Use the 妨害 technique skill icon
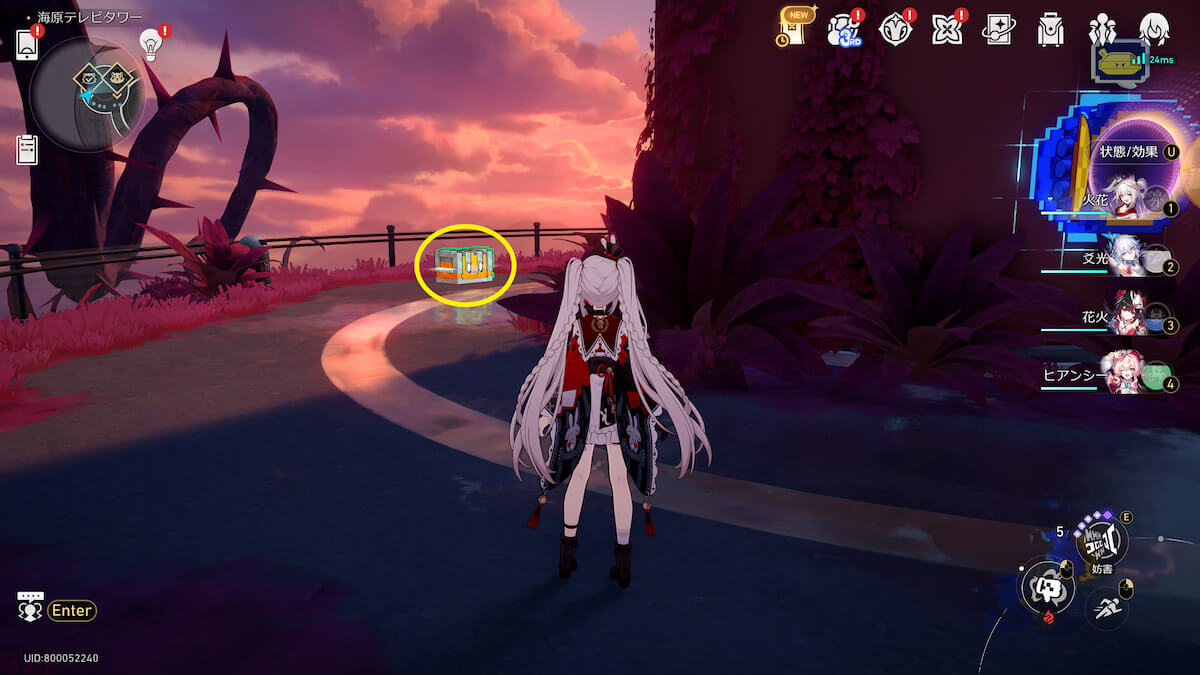 tap(1101, 541)
